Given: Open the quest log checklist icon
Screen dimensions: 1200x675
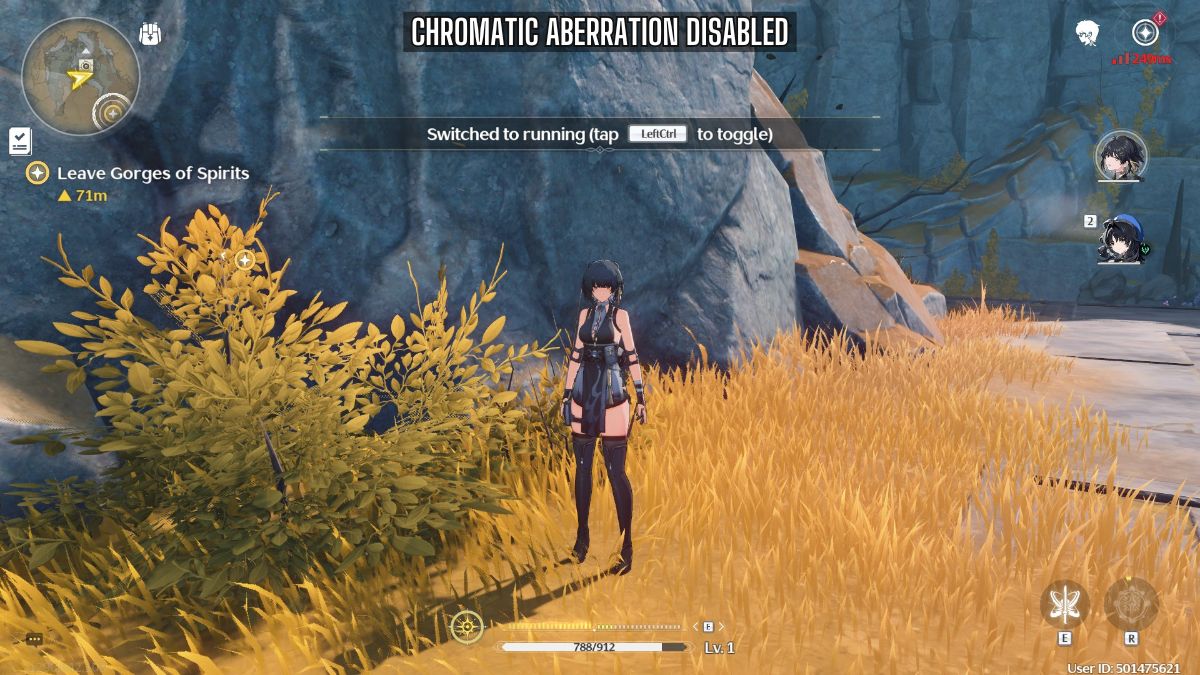Looking at the screenshot, I should 19,141.
